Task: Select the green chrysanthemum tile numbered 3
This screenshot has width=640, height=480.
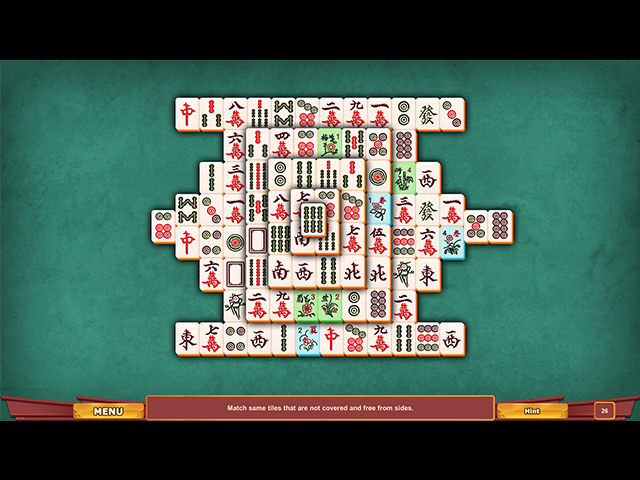Action: pos(306,304)
